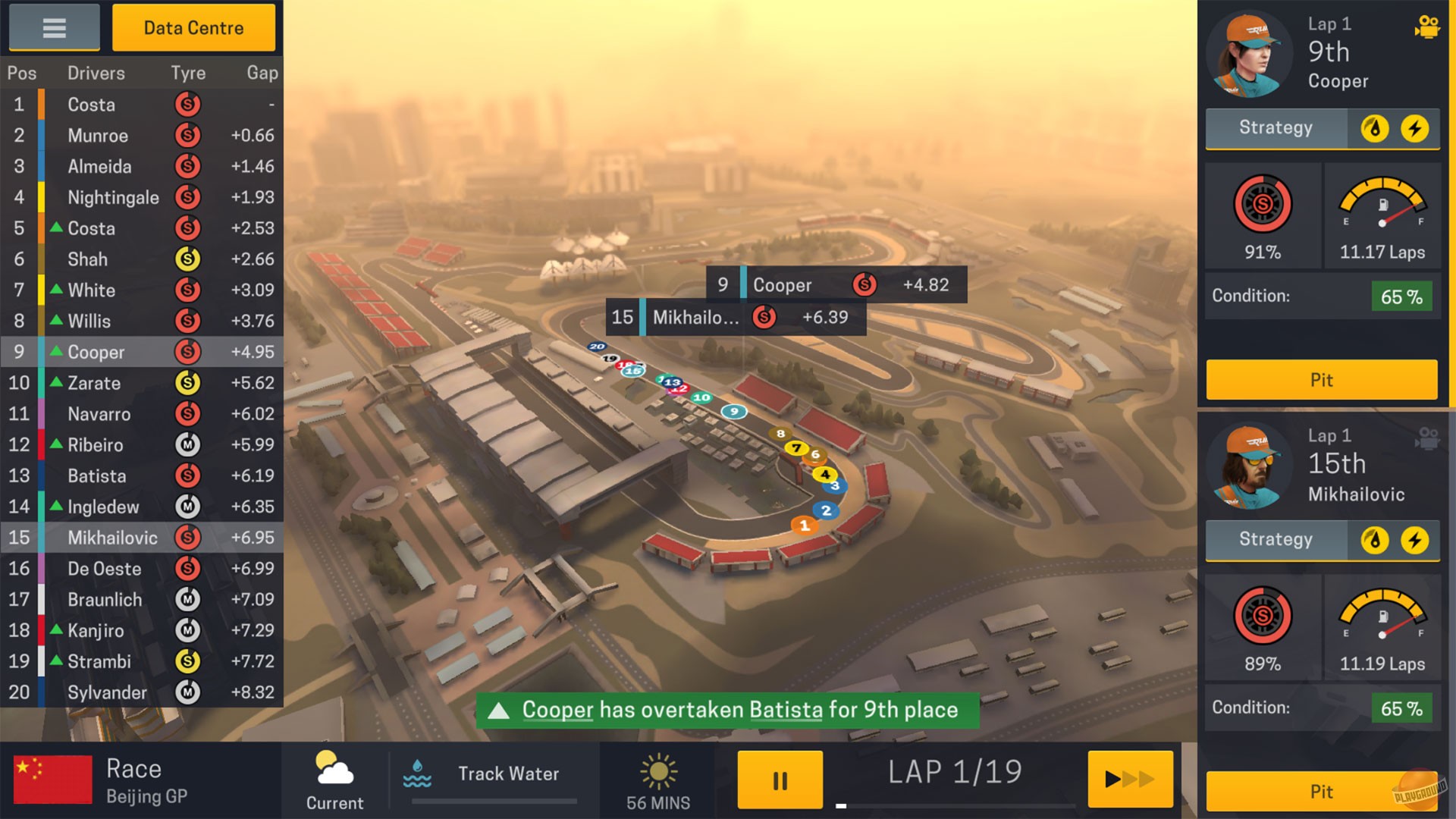Pause the race with the pause button
Screen dimensions: 1456x819
pos(780,780)
